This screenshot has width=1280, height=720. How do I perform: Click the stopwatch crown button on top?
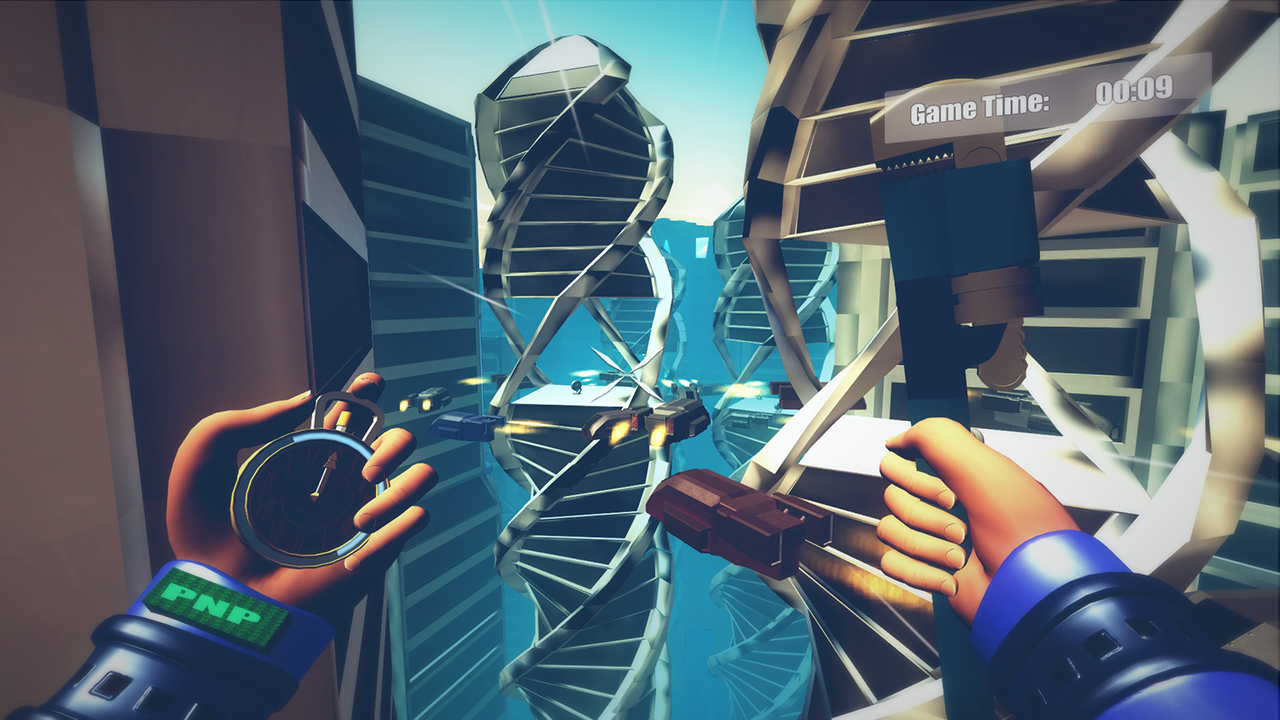coord(344,418)
